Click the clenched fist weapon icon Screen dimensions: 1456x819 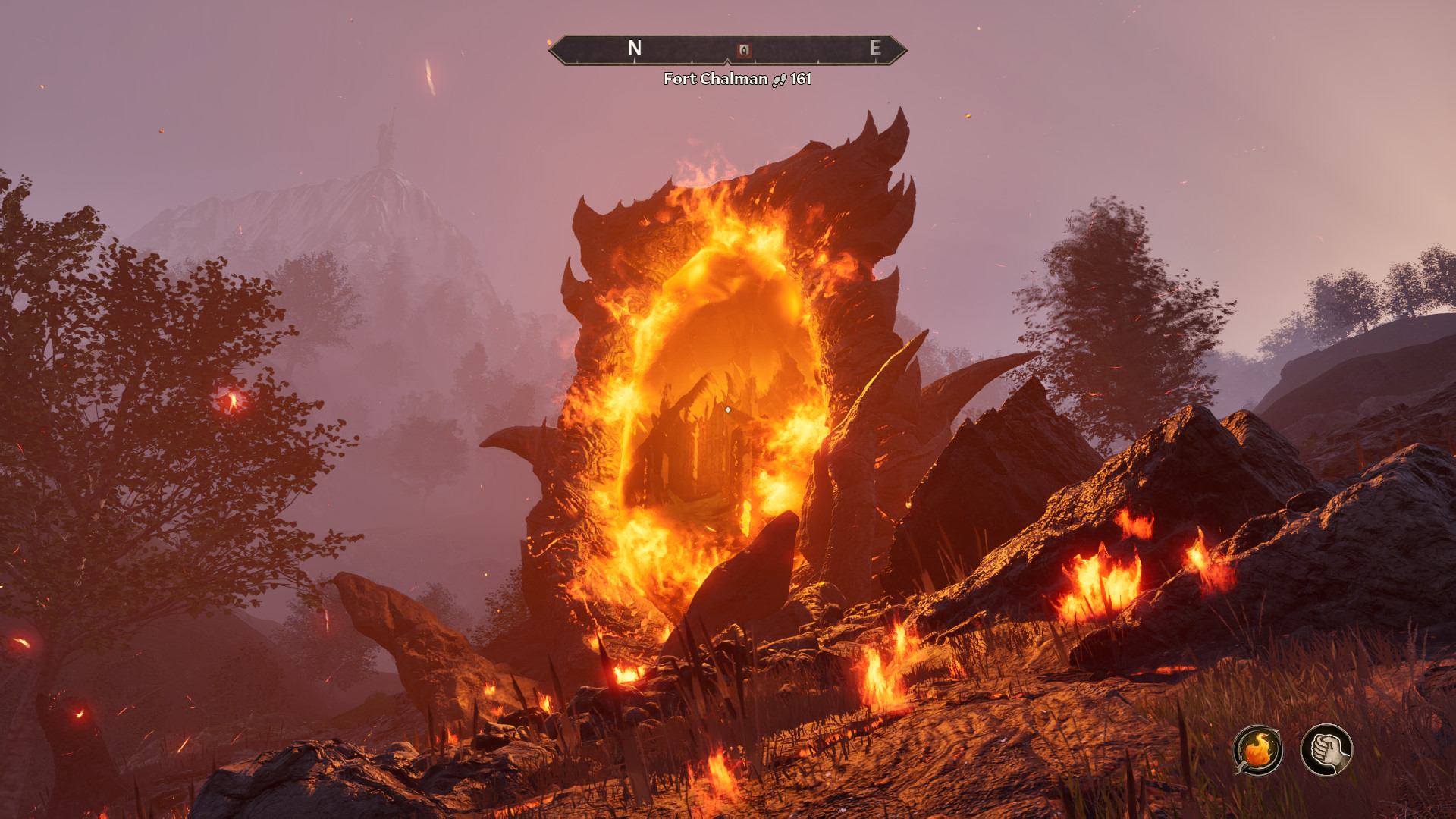click(1326, 750)
